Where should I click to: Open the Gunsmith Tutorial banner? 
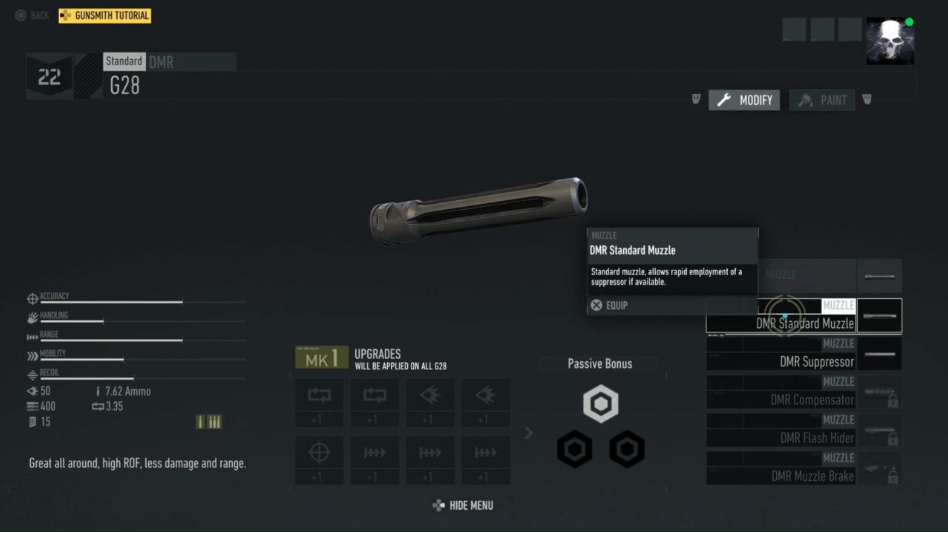pyautogui.click(x=105, y=16)
